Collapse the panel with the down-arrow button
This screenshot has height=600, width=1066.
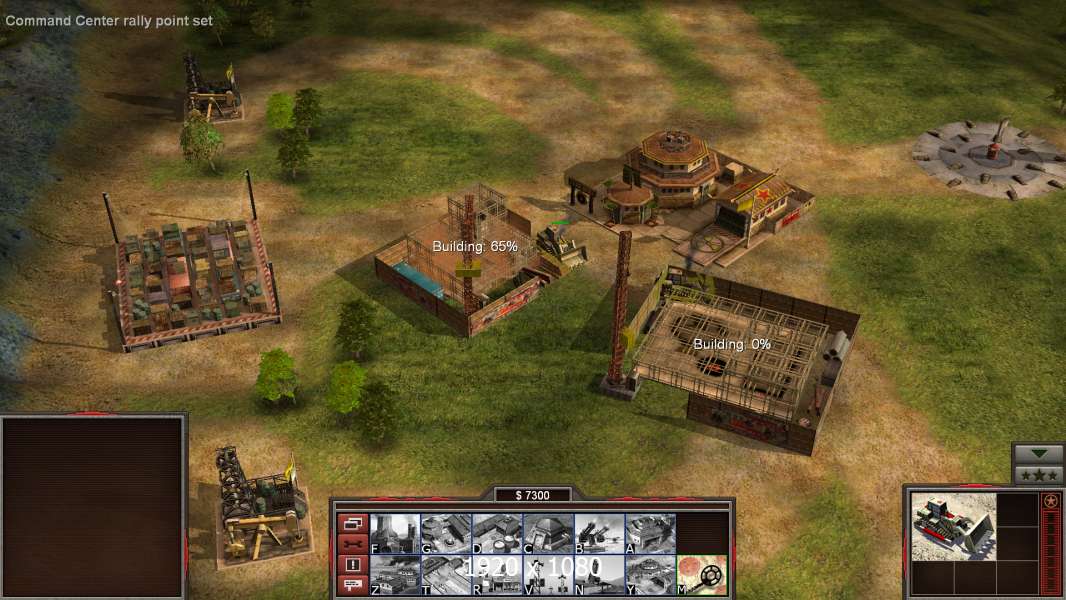[x=1038, y=453]
